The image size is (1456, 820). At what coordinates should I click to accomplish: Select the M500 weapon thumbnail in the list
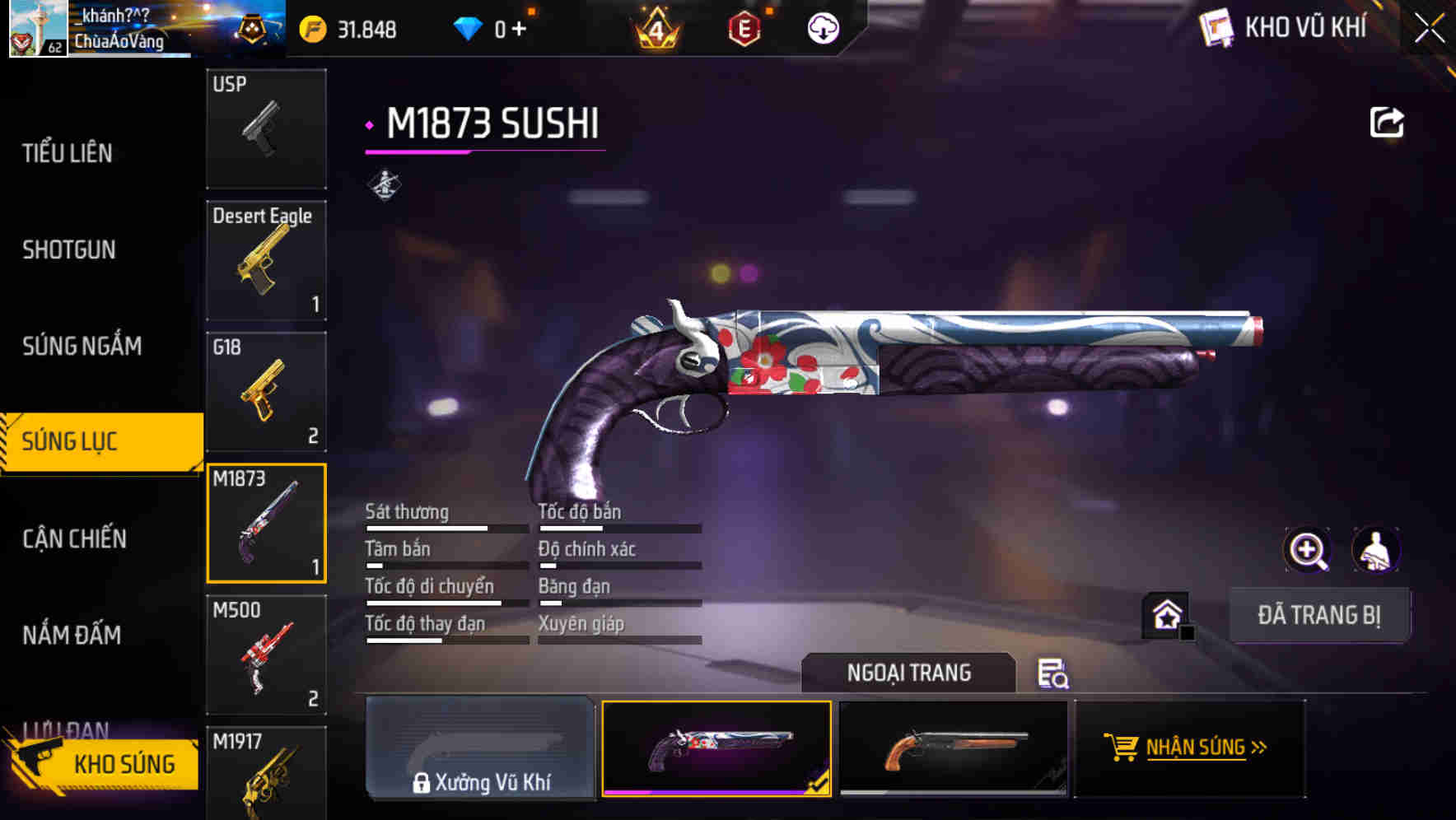pos(265,655)
